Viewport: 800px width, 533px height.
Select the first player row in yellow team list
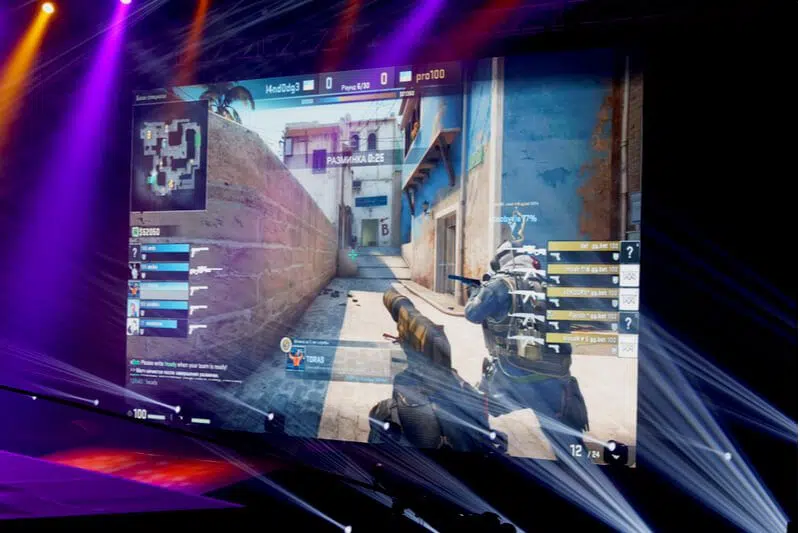(583, 247)
